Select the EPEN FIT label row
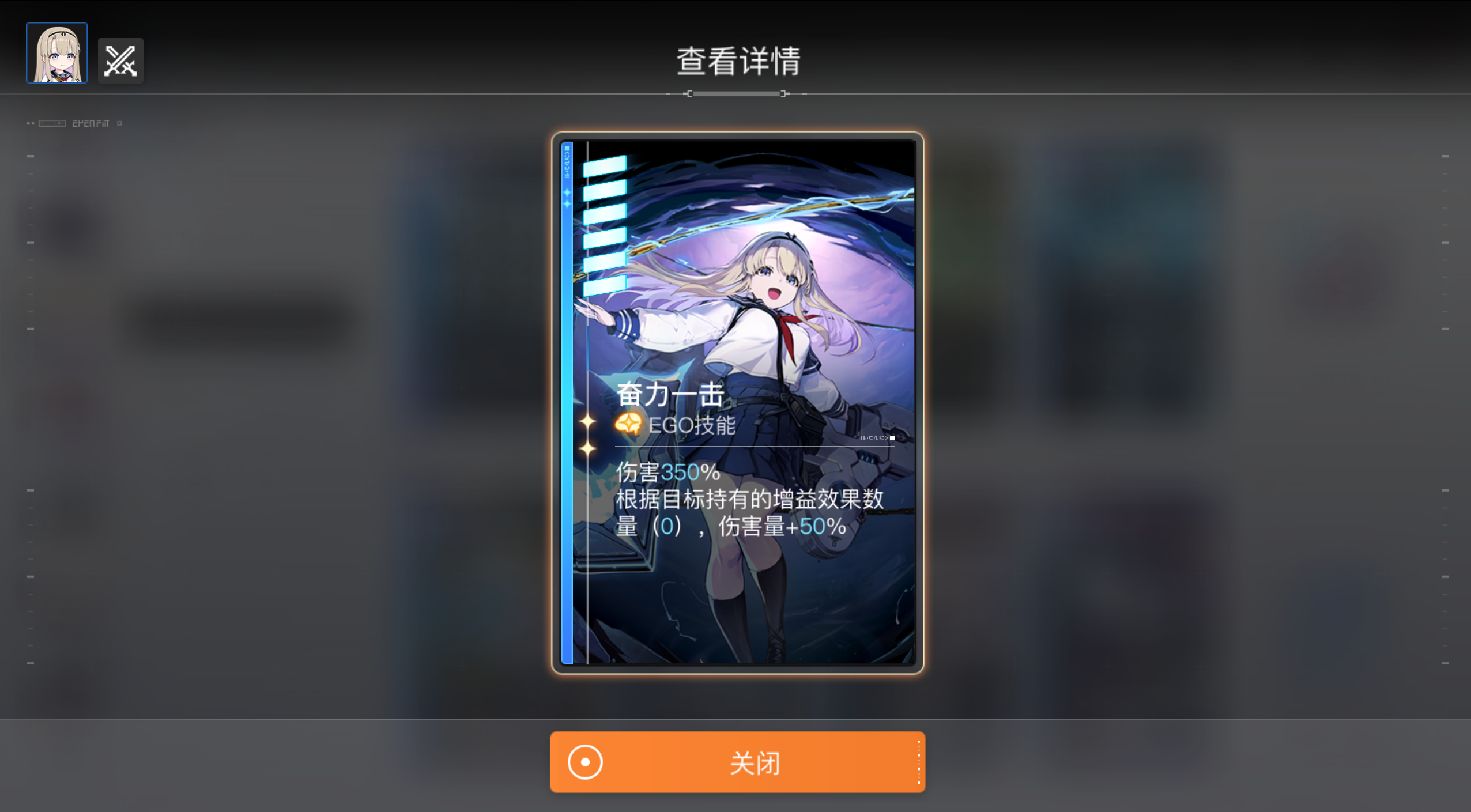The width and height of the screenshot is (1471, 812). click(x=90, y=122)
